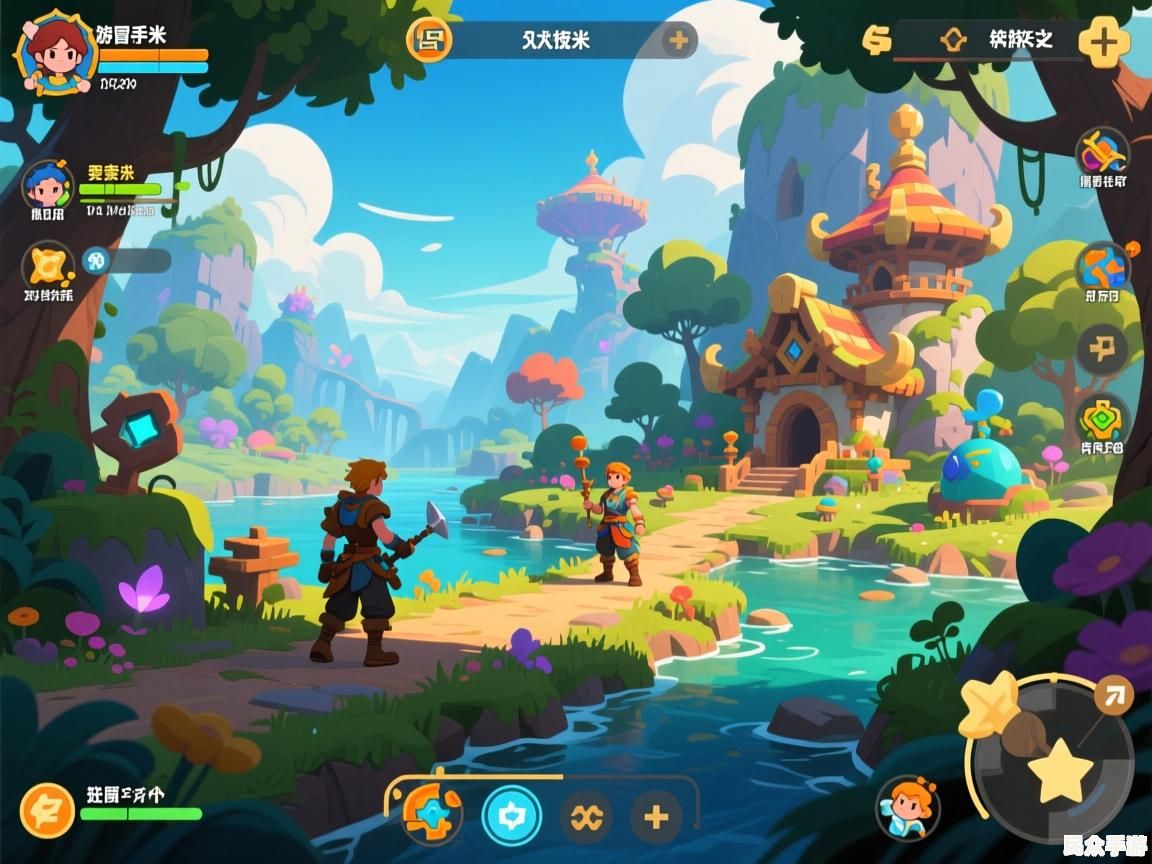1152x864 pixels.
Task: Tap the yellow star badge icon on the left
Action: [47, 266]
